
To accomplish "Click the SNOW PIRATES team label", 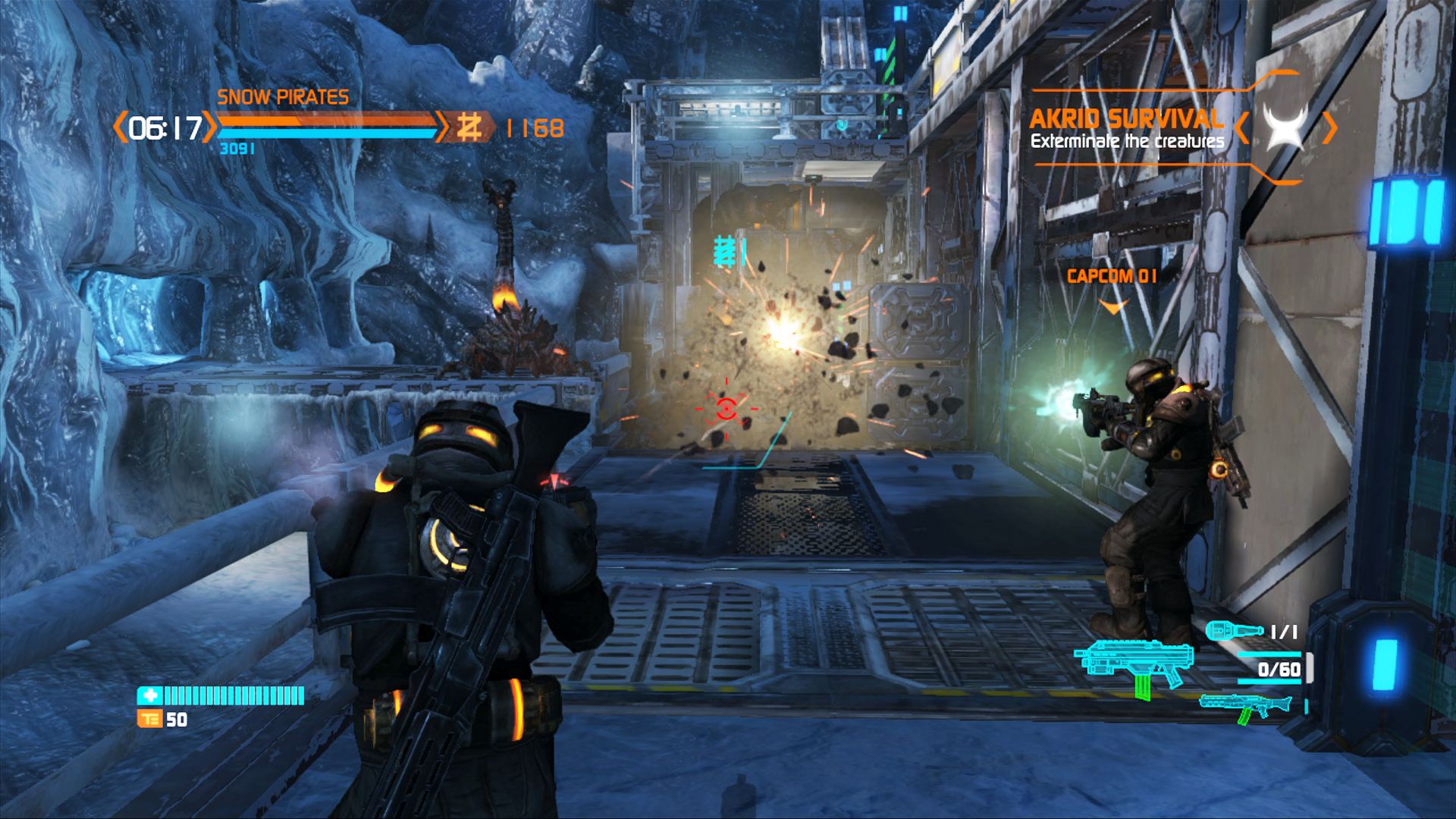I will pos(284,97).
